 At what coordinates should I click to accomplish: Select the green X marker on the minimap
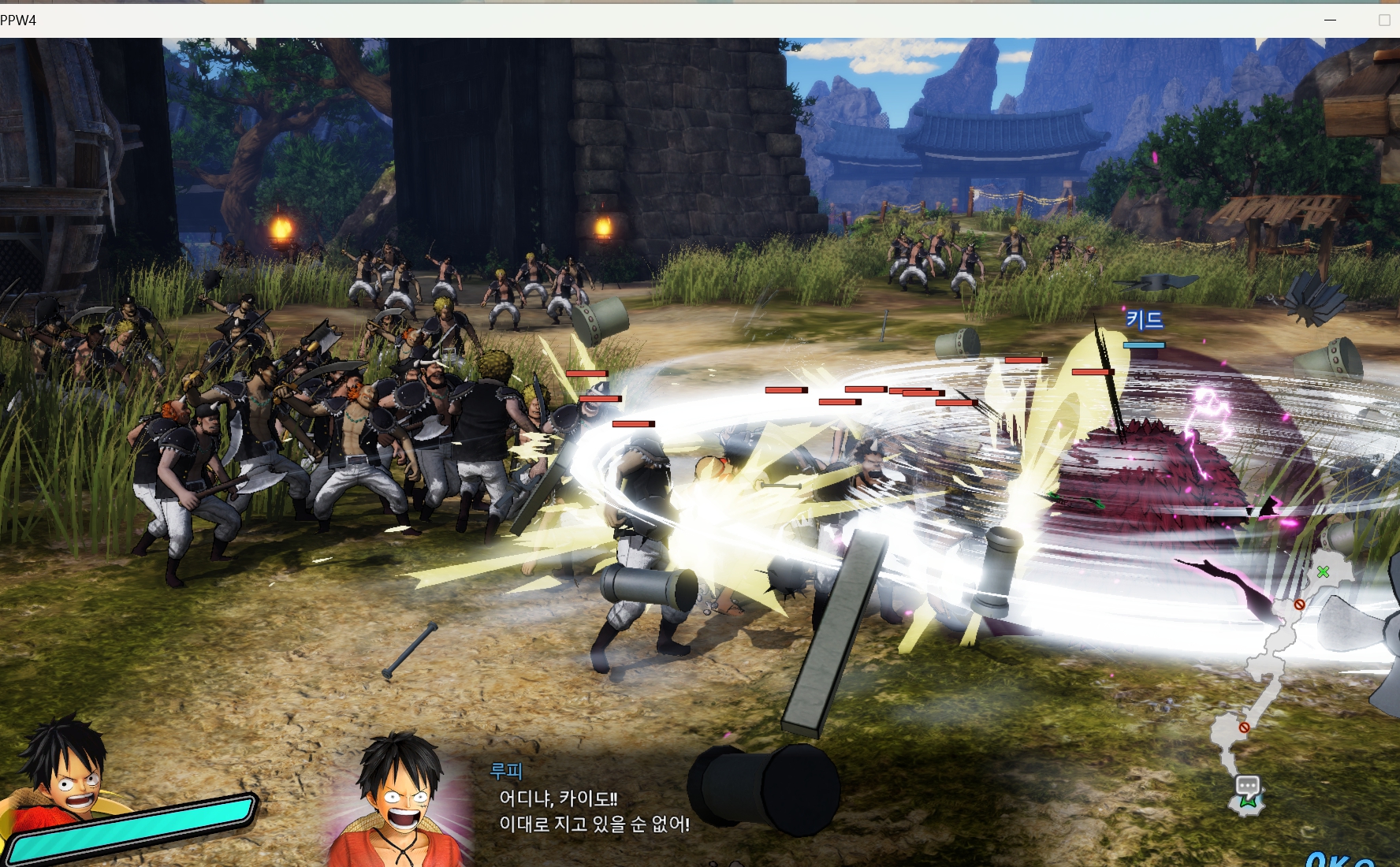1323,571
